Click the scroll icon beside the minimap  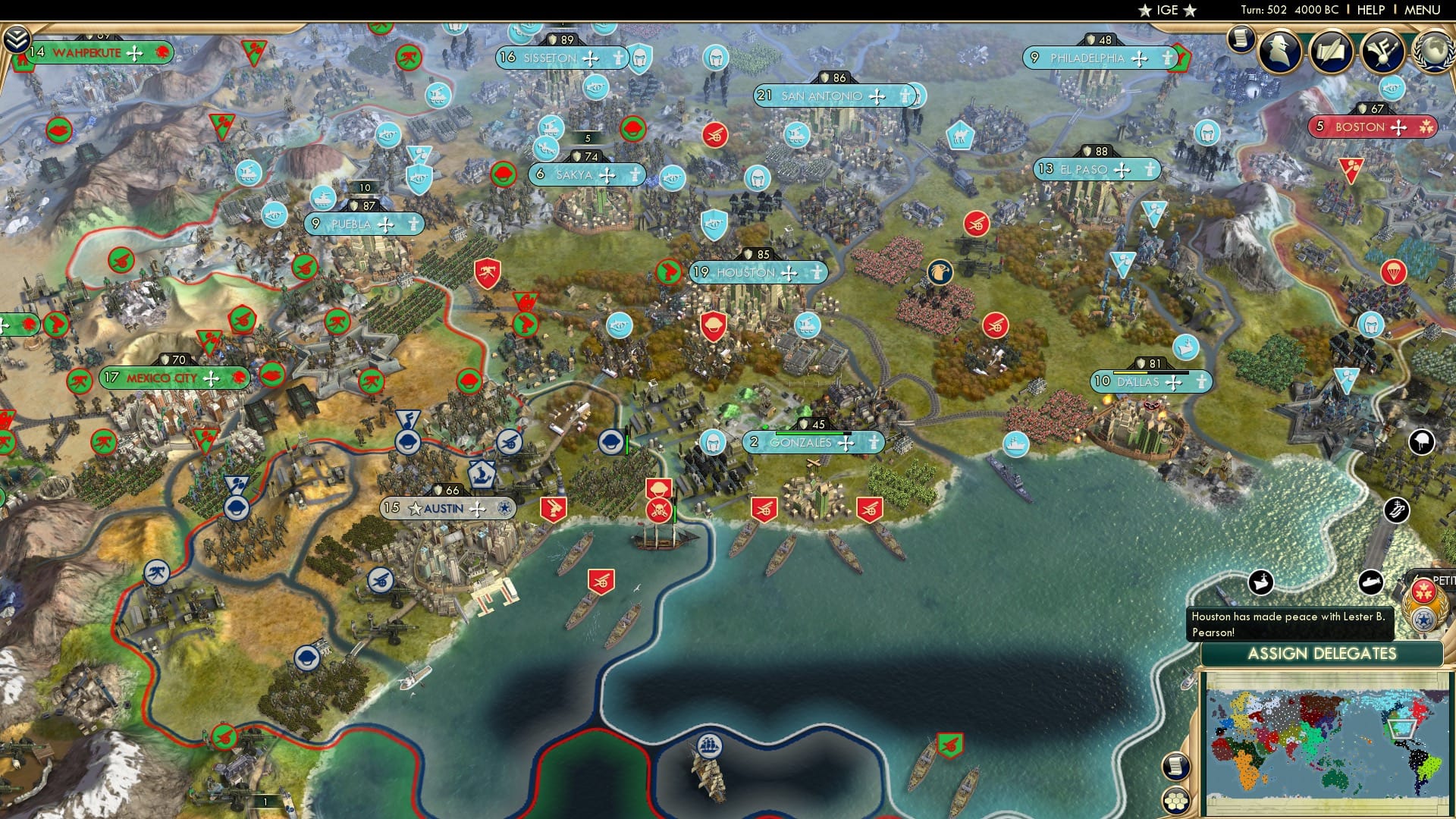1177,766
